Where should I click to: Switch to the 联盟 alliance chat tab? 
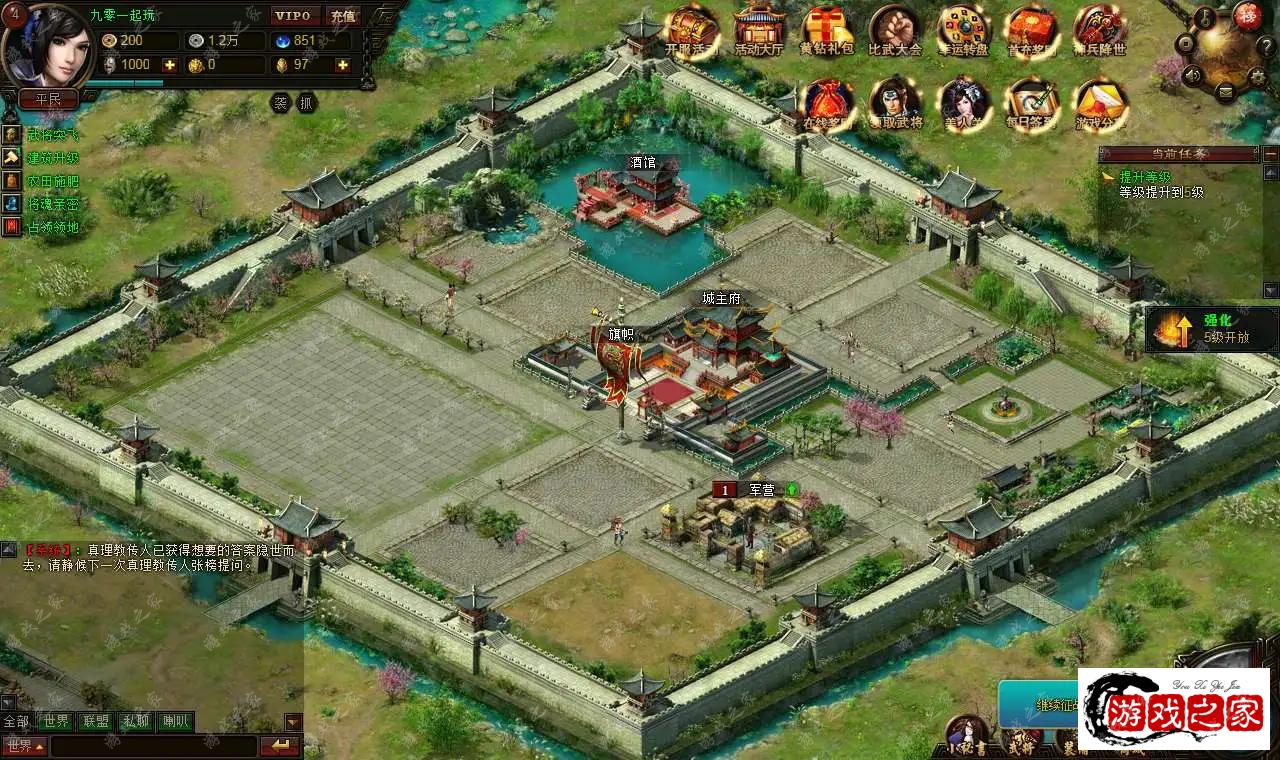[x=97, y=721]
